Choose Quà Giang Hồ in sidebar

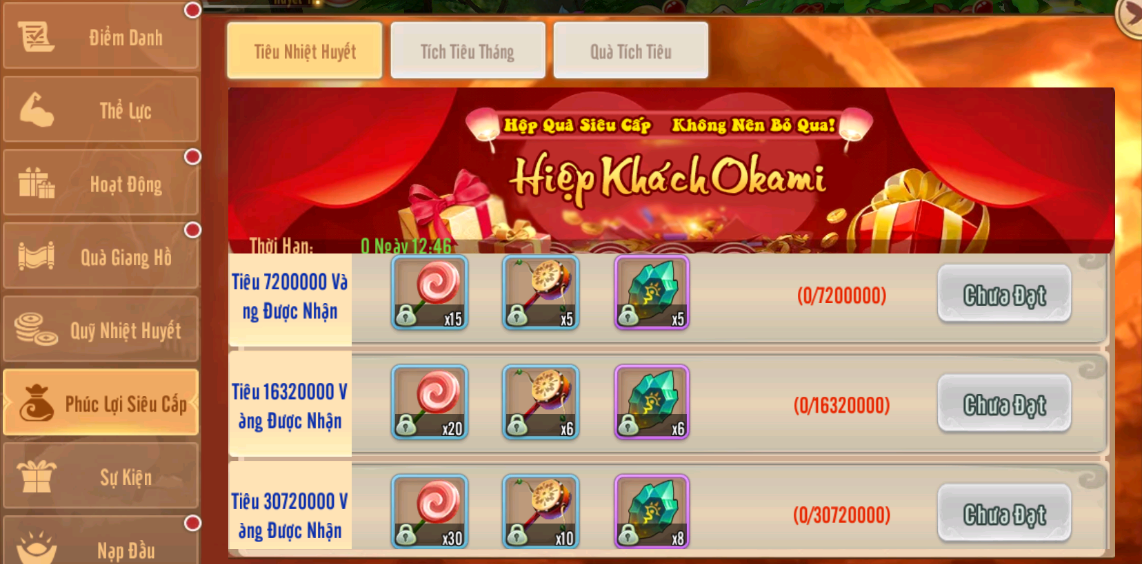pyautogui.click(x=100, y=257)
